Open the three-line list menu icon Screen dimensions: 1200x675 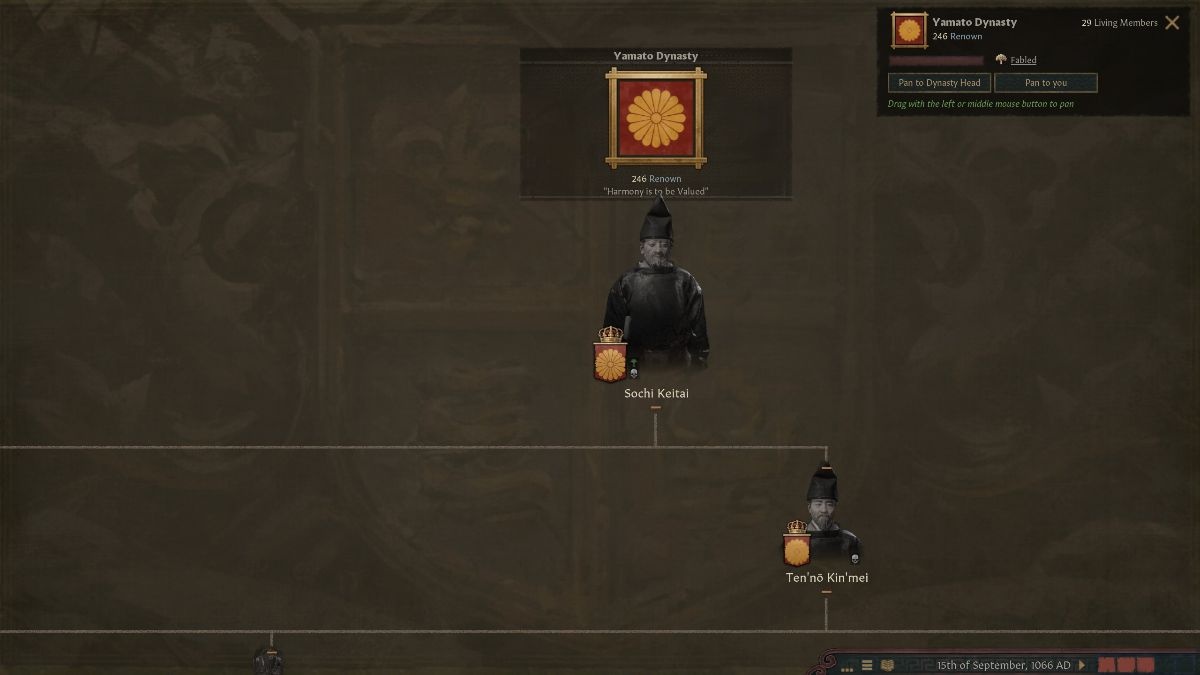click(x=867, y=665)
